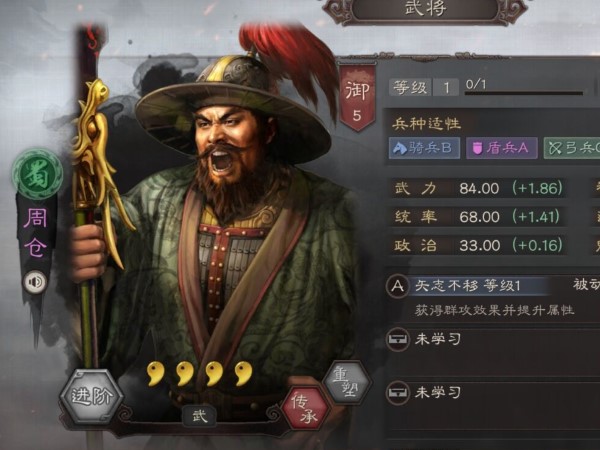Select the 重塑 reshape button

(346, 383)
